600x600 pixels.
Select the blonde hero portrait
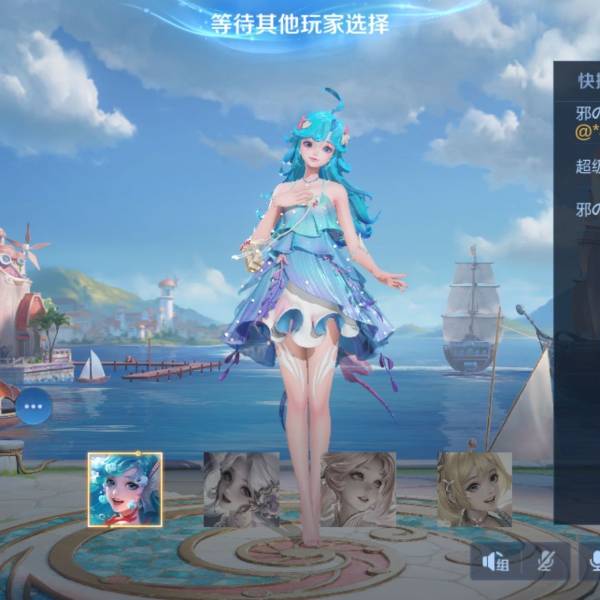pos(474,489)
